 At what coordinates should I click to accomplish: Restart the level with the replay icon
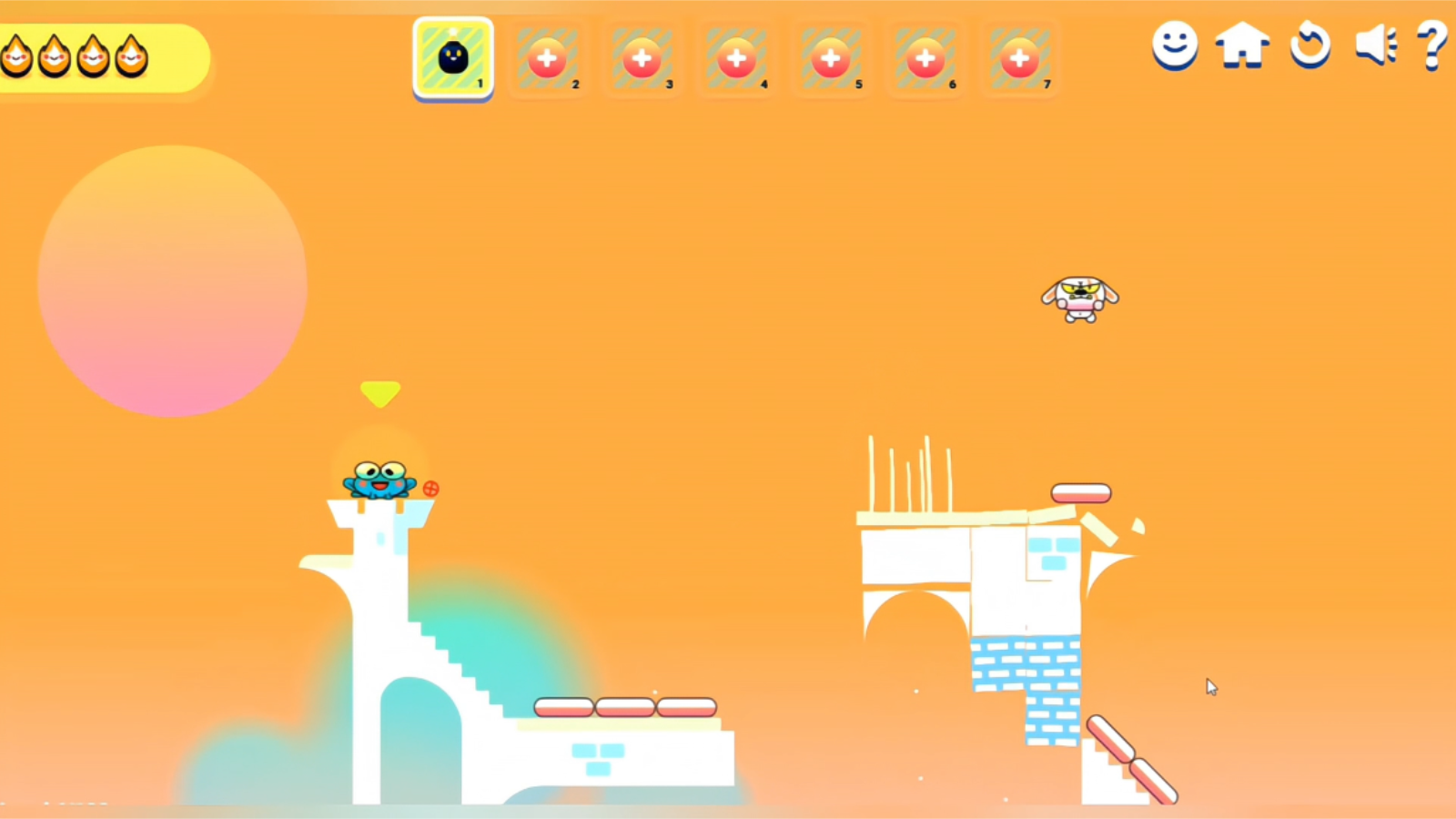(x=1309, y=46)
